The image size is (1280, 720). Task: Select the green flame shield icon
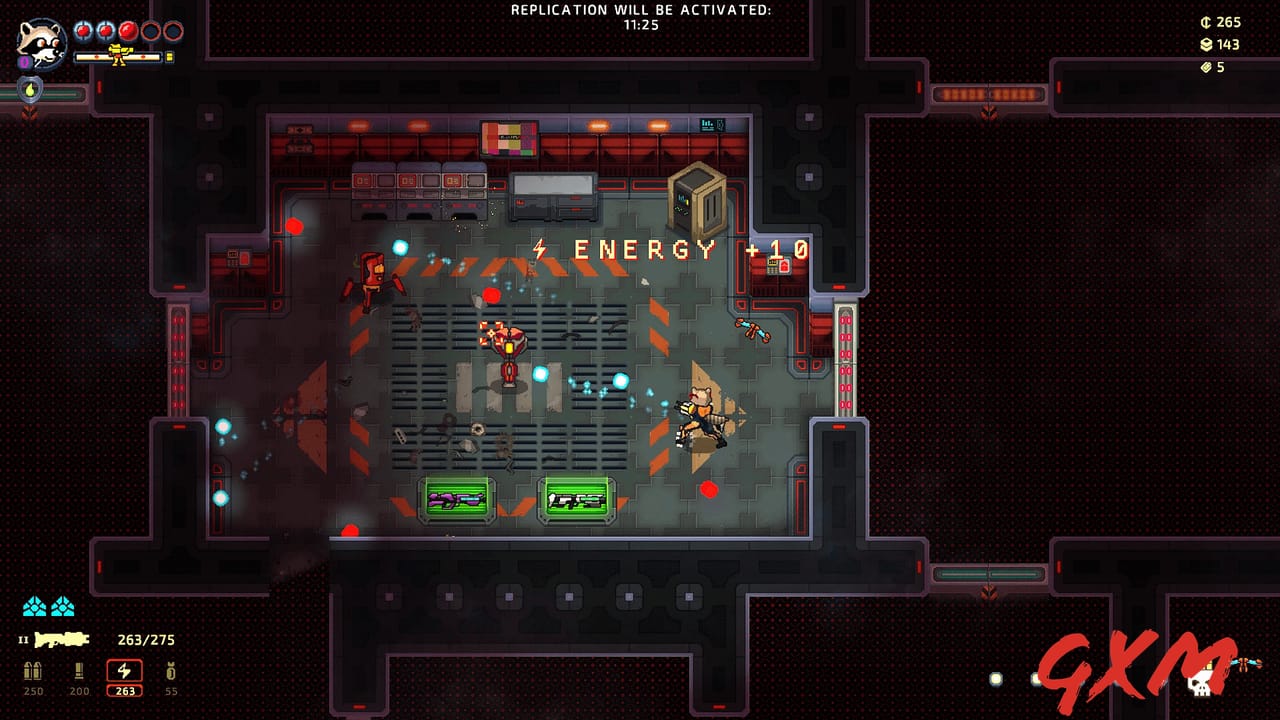(x=31, y=89)
